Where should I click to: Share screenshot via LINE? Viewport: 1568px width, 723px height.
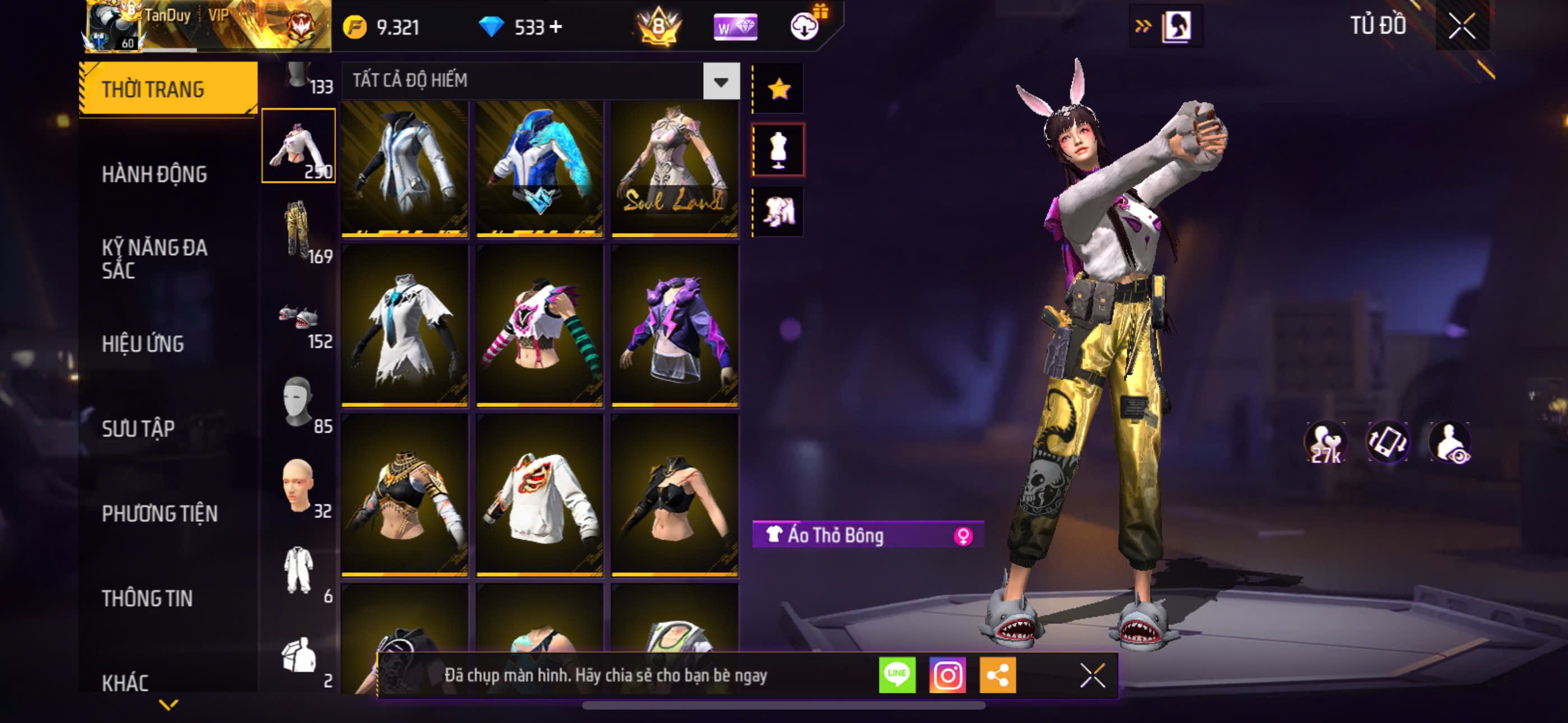(x=897, y=675)
